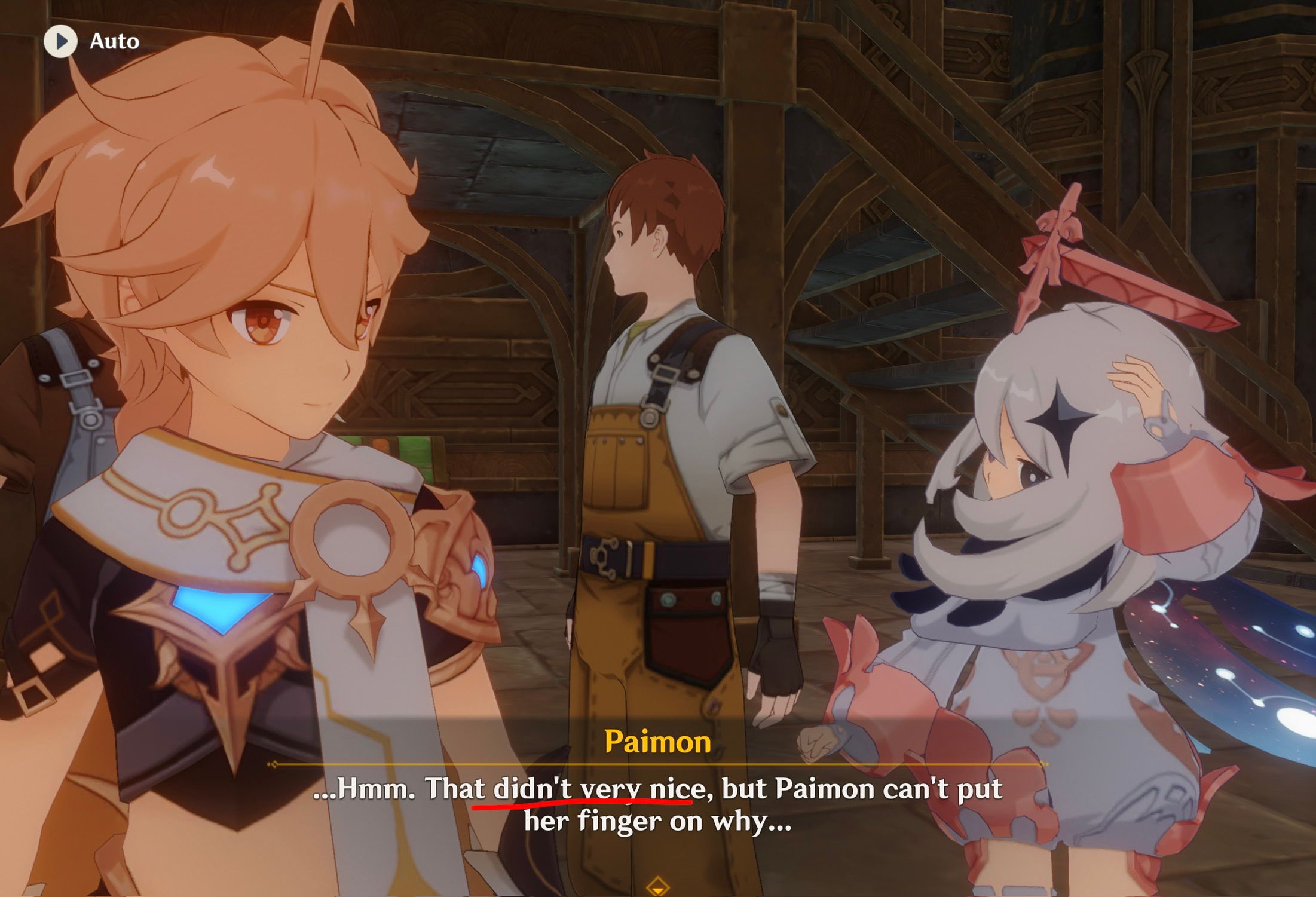Click the circular playback button beside Auto
The image size is (1316, 897).
click(x=60, y=42)
